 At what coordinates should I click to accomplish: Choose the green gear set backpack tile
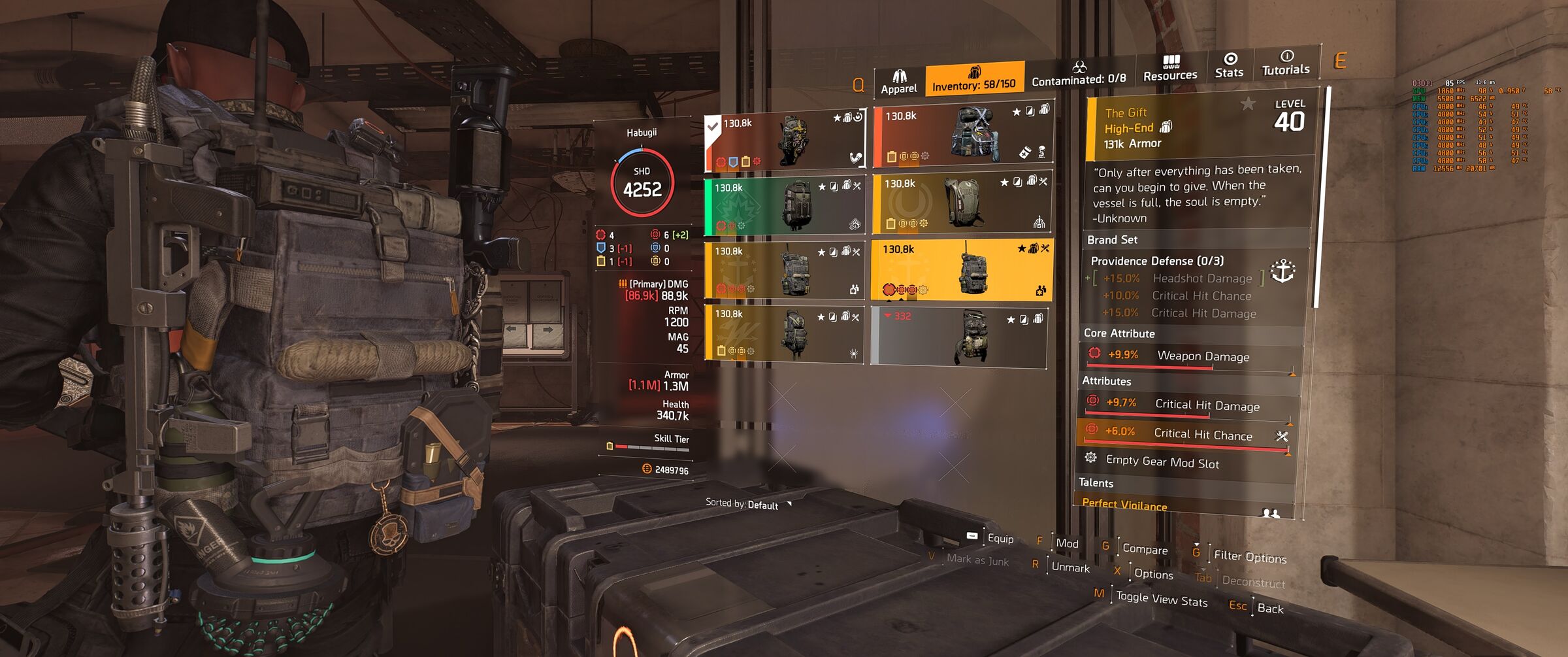785,205
